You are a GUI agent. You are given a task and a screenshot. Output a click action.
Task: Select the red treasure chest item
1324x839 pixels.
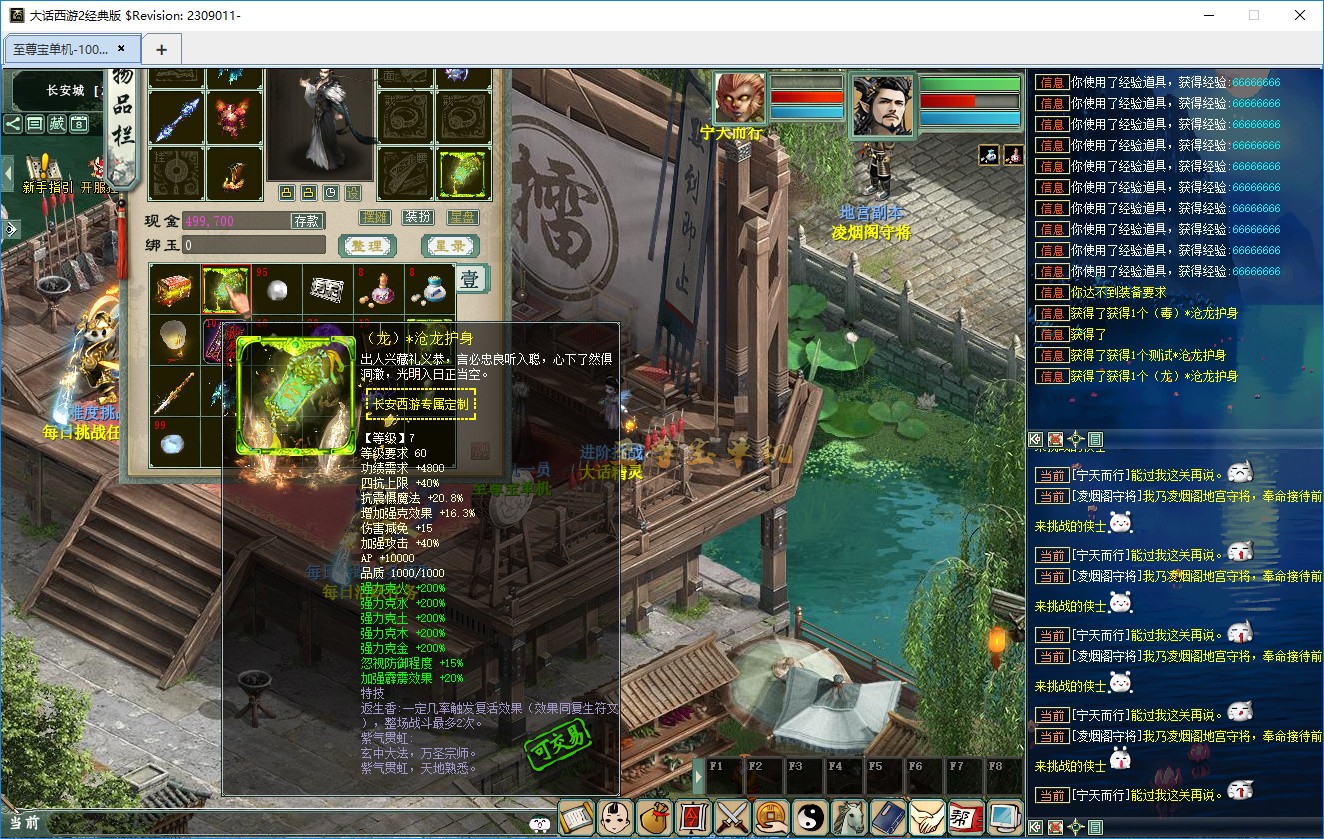[175, 290]
